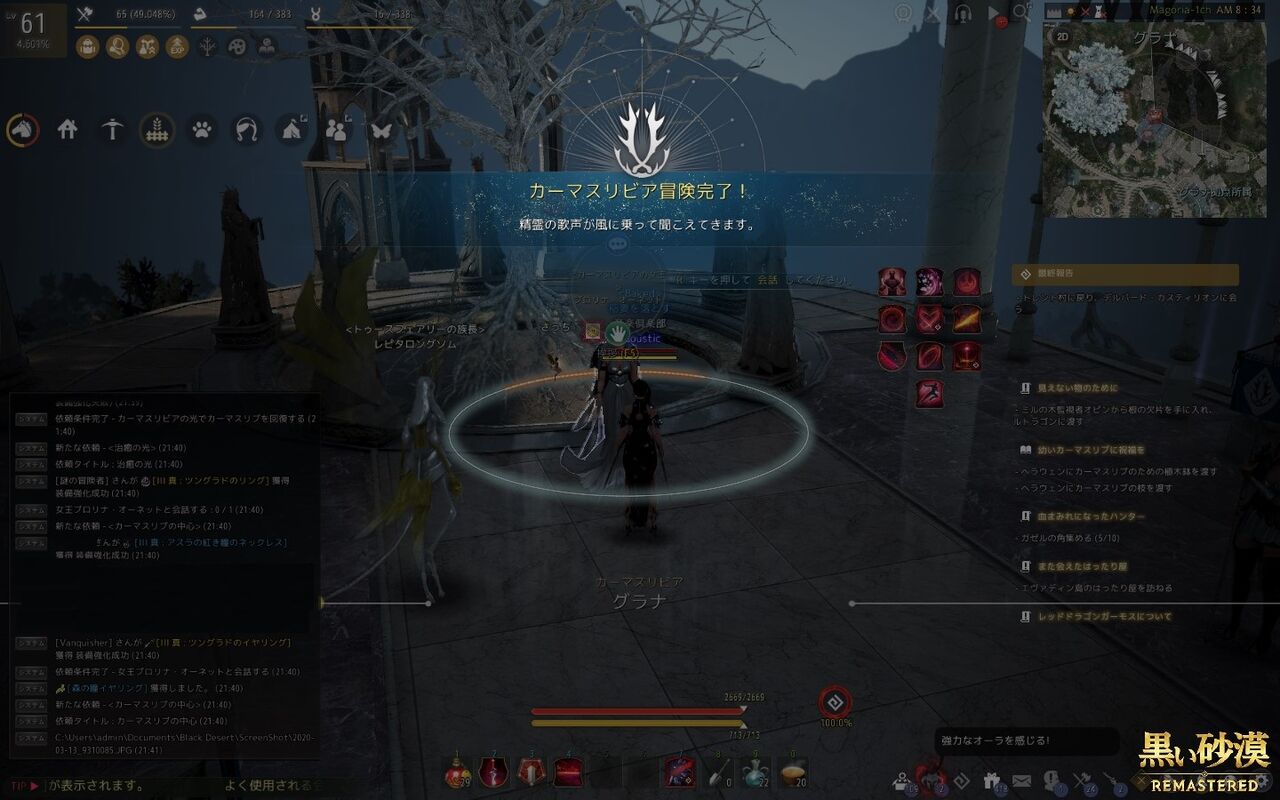Image resolution: width=1280 pixels, height=800 pixels.
Task: Open the golden inventory bag icon
Action: pyautogui.click(x=89, y=46)
